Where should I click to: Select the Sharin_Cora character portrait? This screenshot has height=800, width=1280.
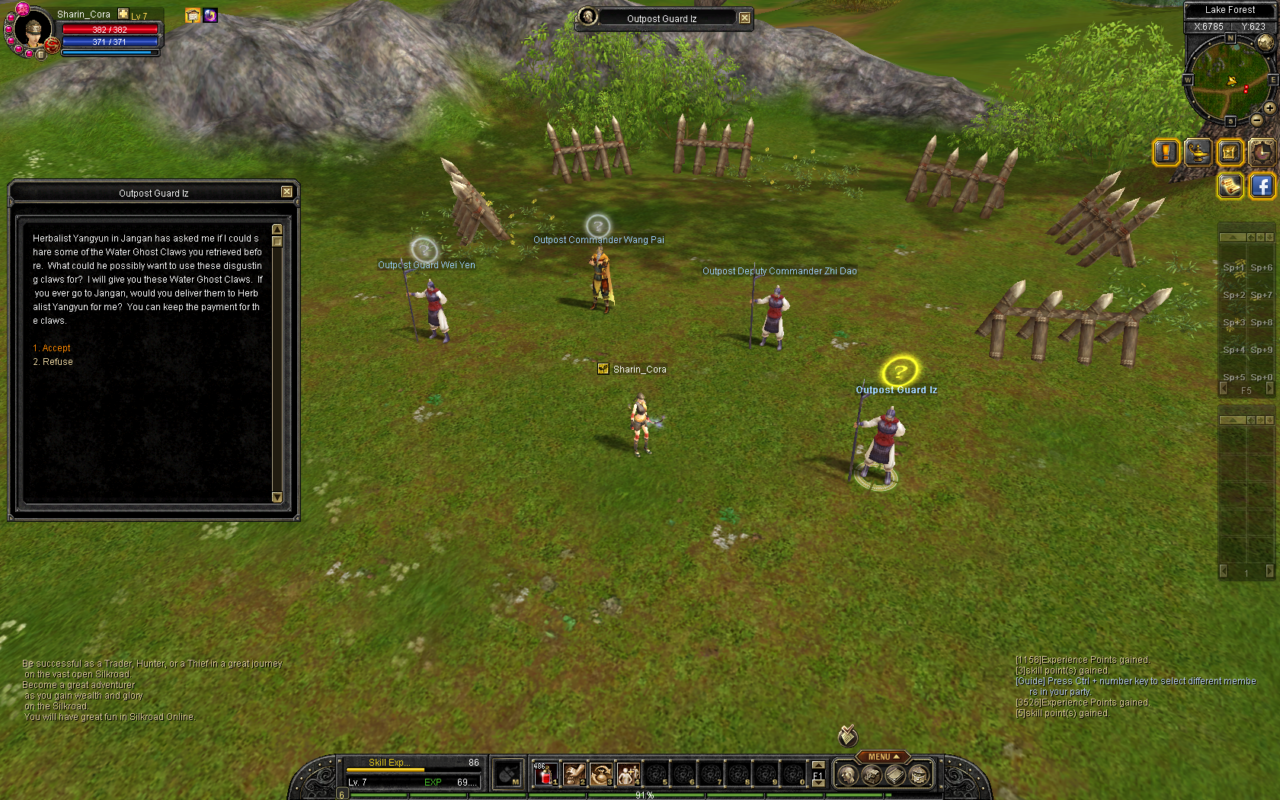point(32,30)
